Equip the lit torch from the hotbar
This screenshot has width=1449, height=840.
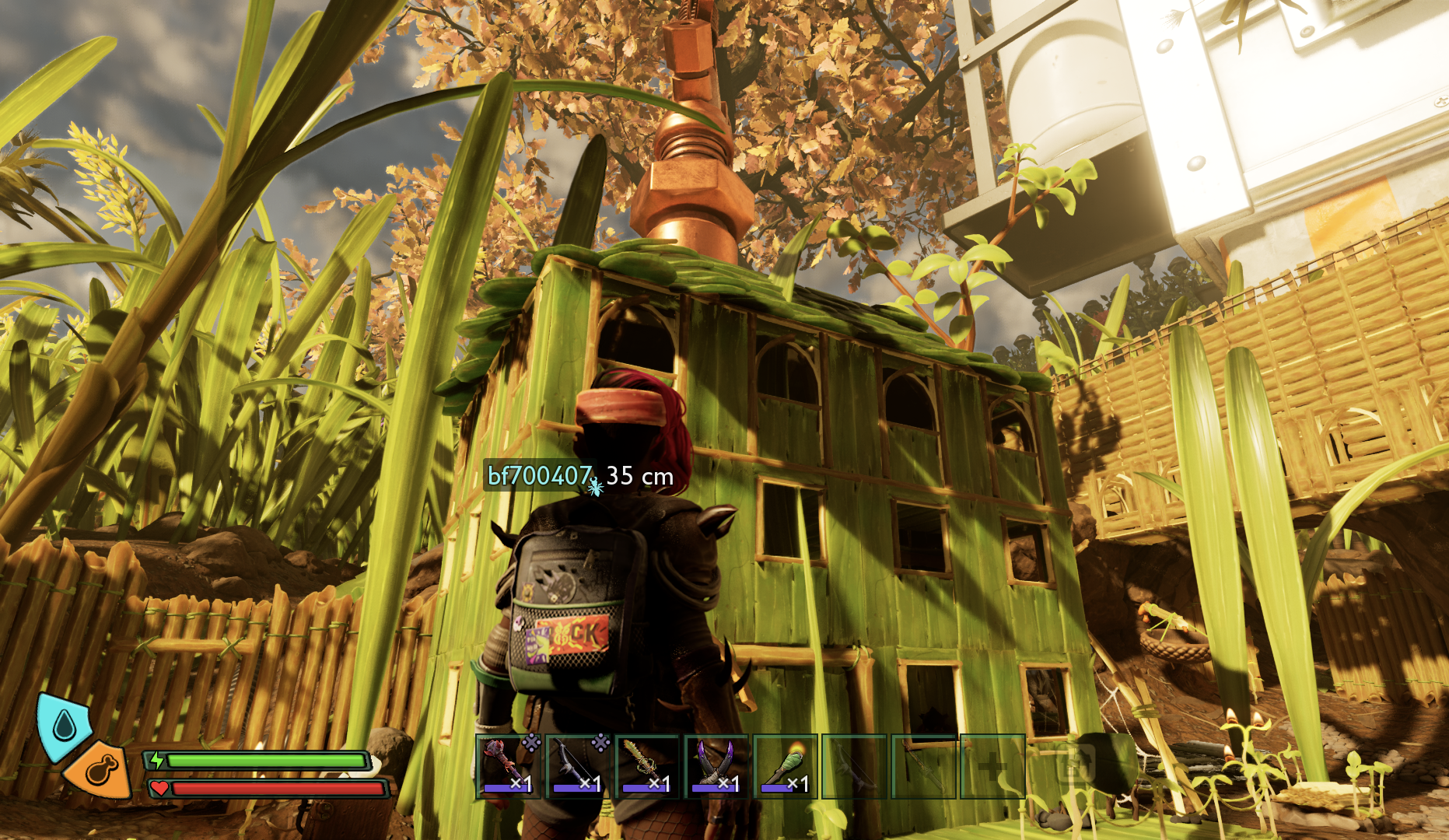click(x=786, y=766)
